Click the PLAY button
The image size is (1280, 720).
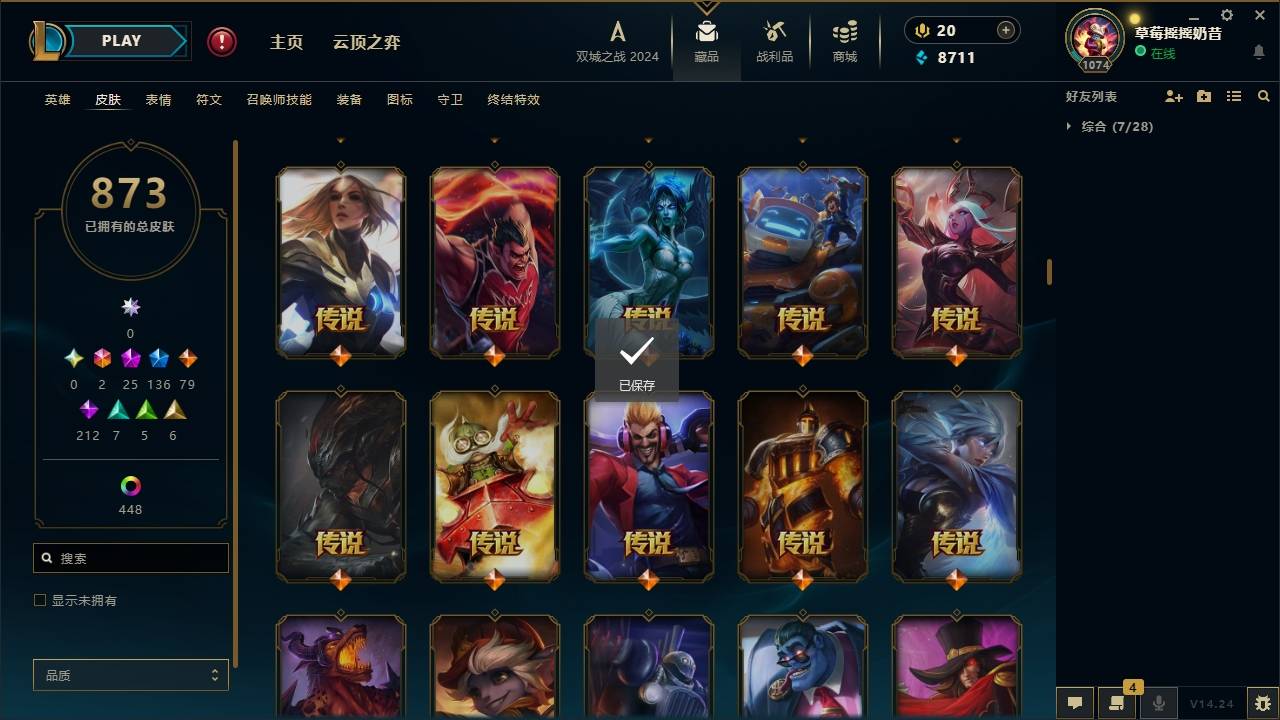pyautogui.click(x=120, y=40)
